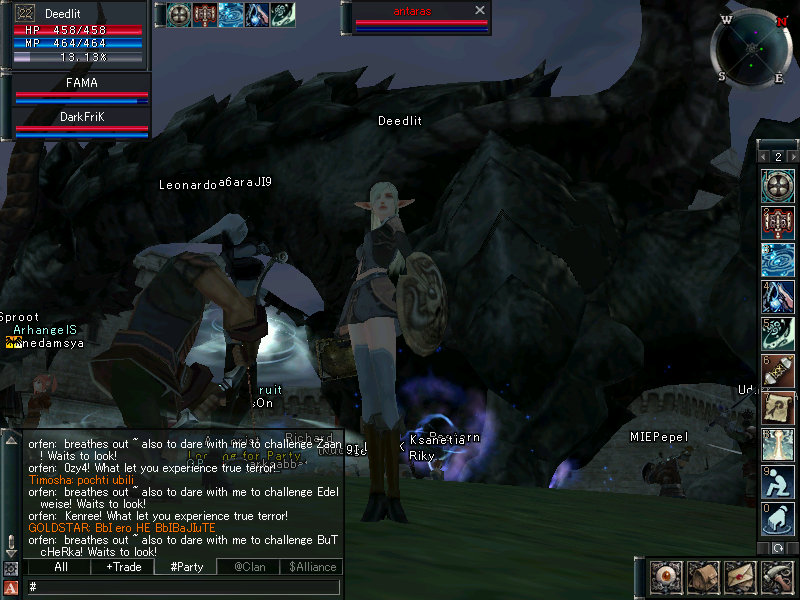Cast the blue whirlpool skill in the shortcut bar
The height and width of the screenshot is (600, 800).
tap(778, 259)
